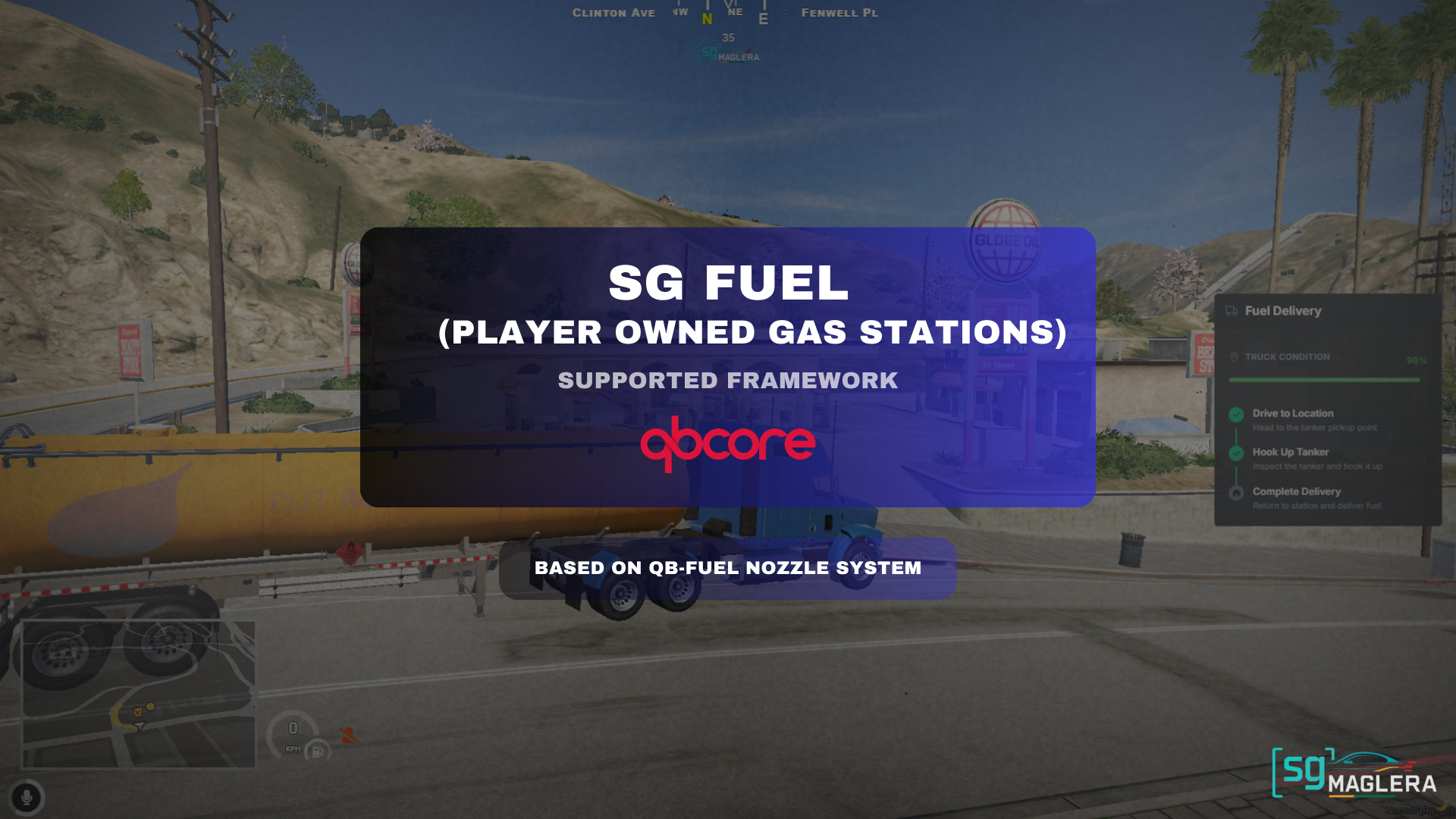The image size is (1456, 819).
Task: Select the Hook Up Tanker step
Action: (1290, 452)
